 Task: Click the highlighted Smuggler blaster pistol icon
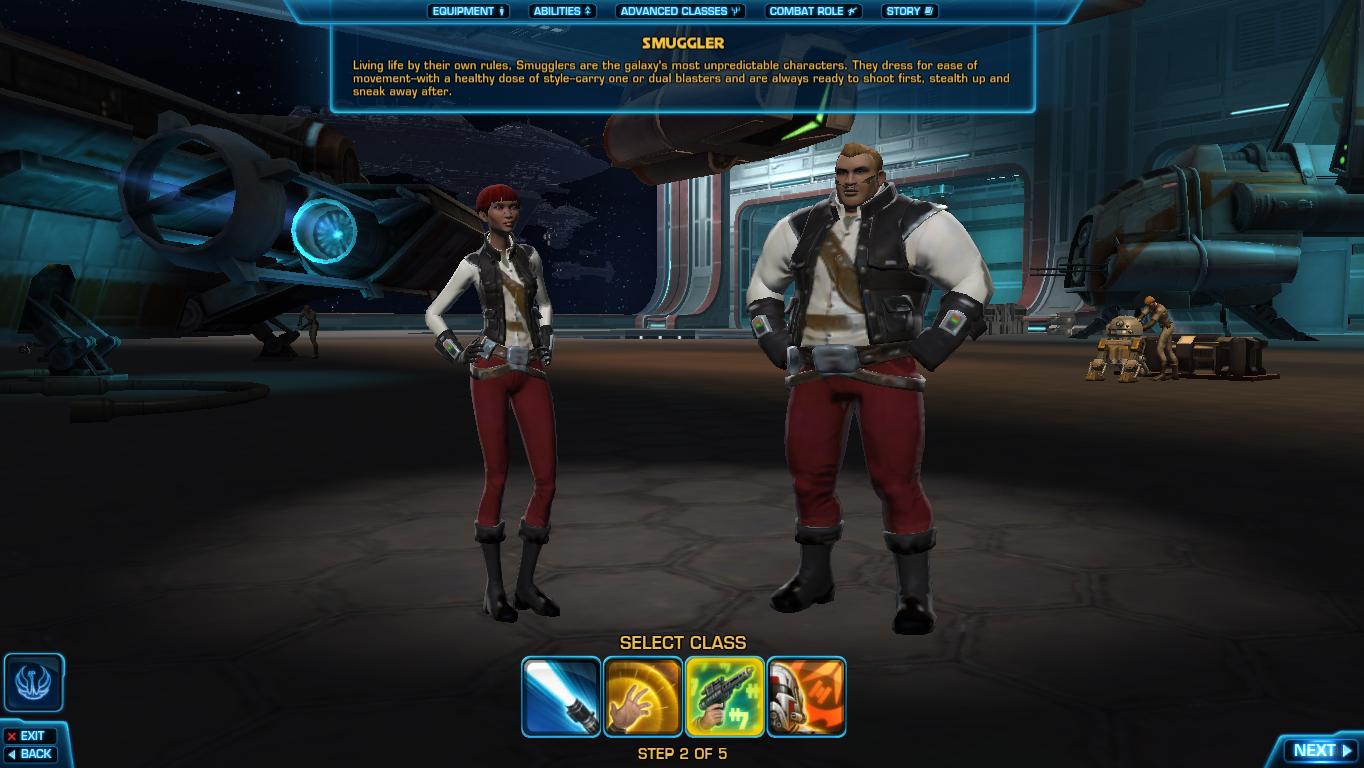click(725, 696)
